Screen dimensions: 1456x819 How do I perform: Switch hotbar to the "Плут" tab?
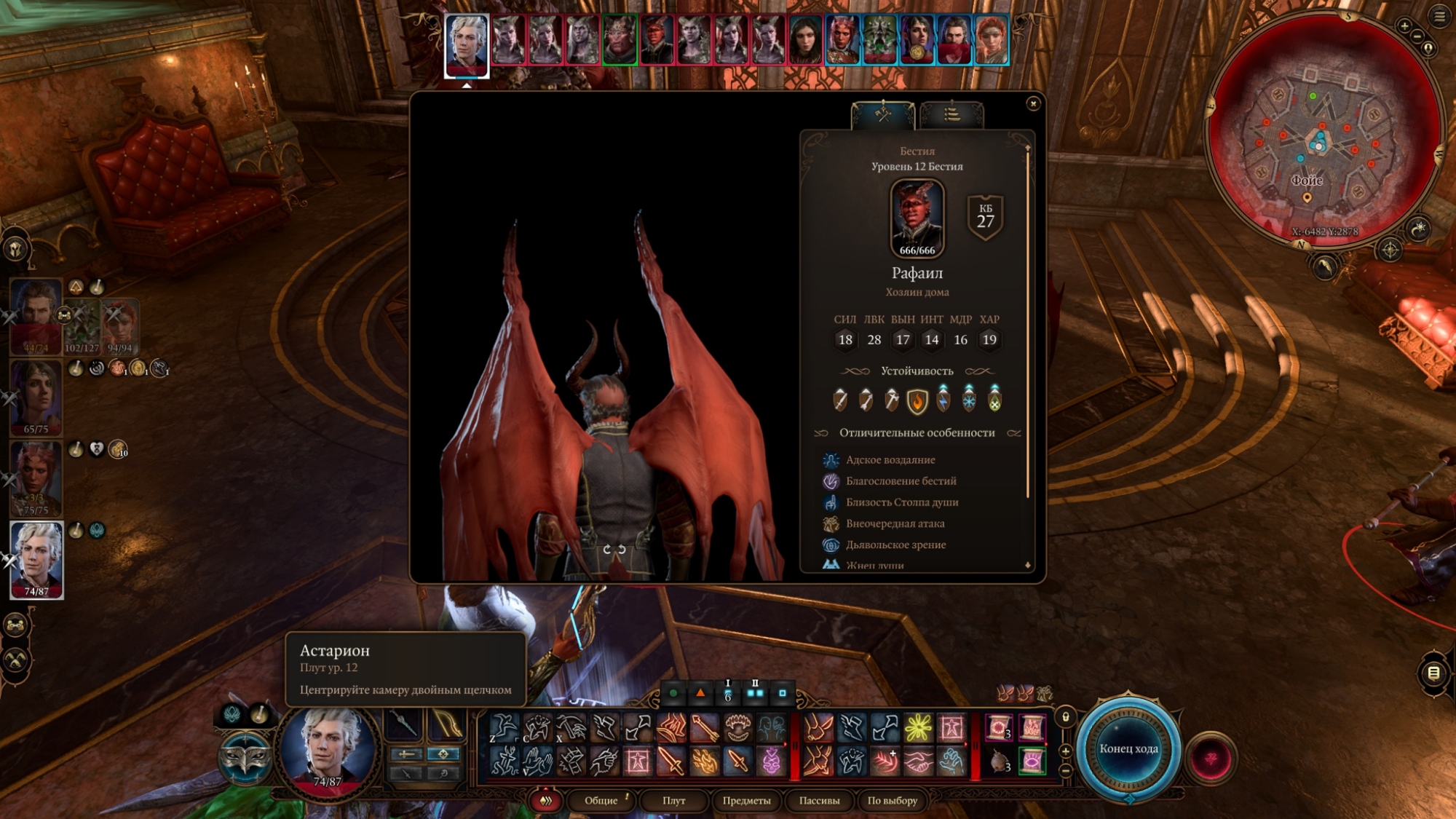pos(673,801)
